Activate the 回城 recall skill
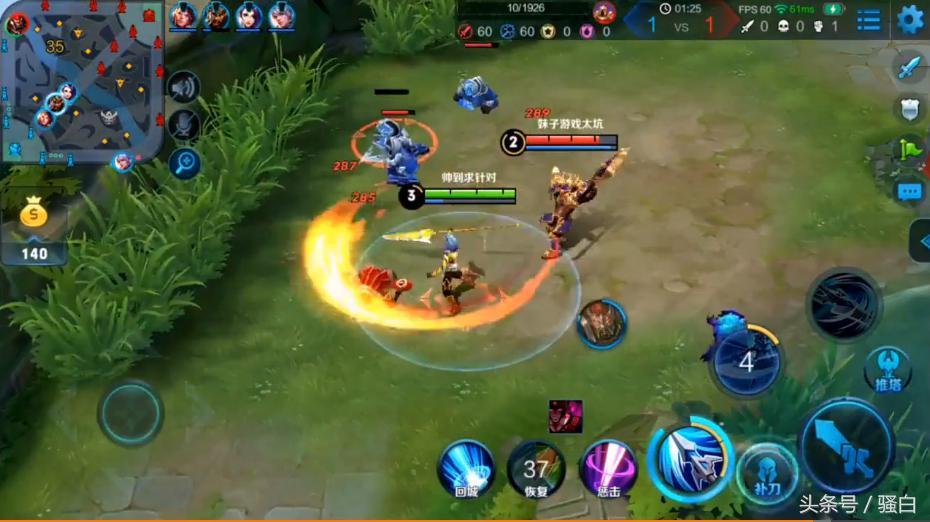The image size is (930, 522). coord(466,465)
